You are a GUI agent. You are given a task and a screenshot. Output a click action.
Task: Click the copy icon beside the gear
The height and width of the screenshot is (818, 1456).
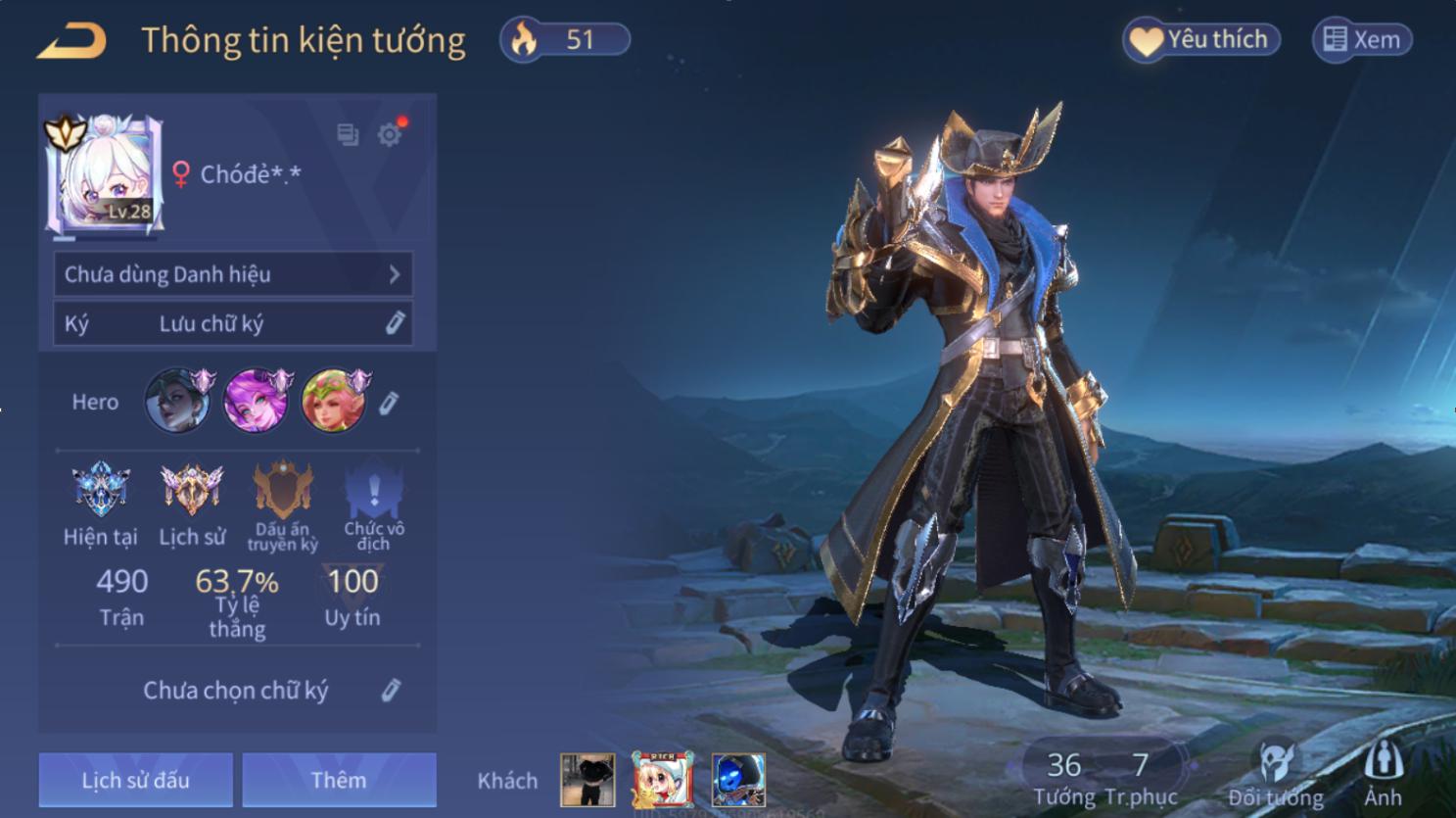pos(348,134)
